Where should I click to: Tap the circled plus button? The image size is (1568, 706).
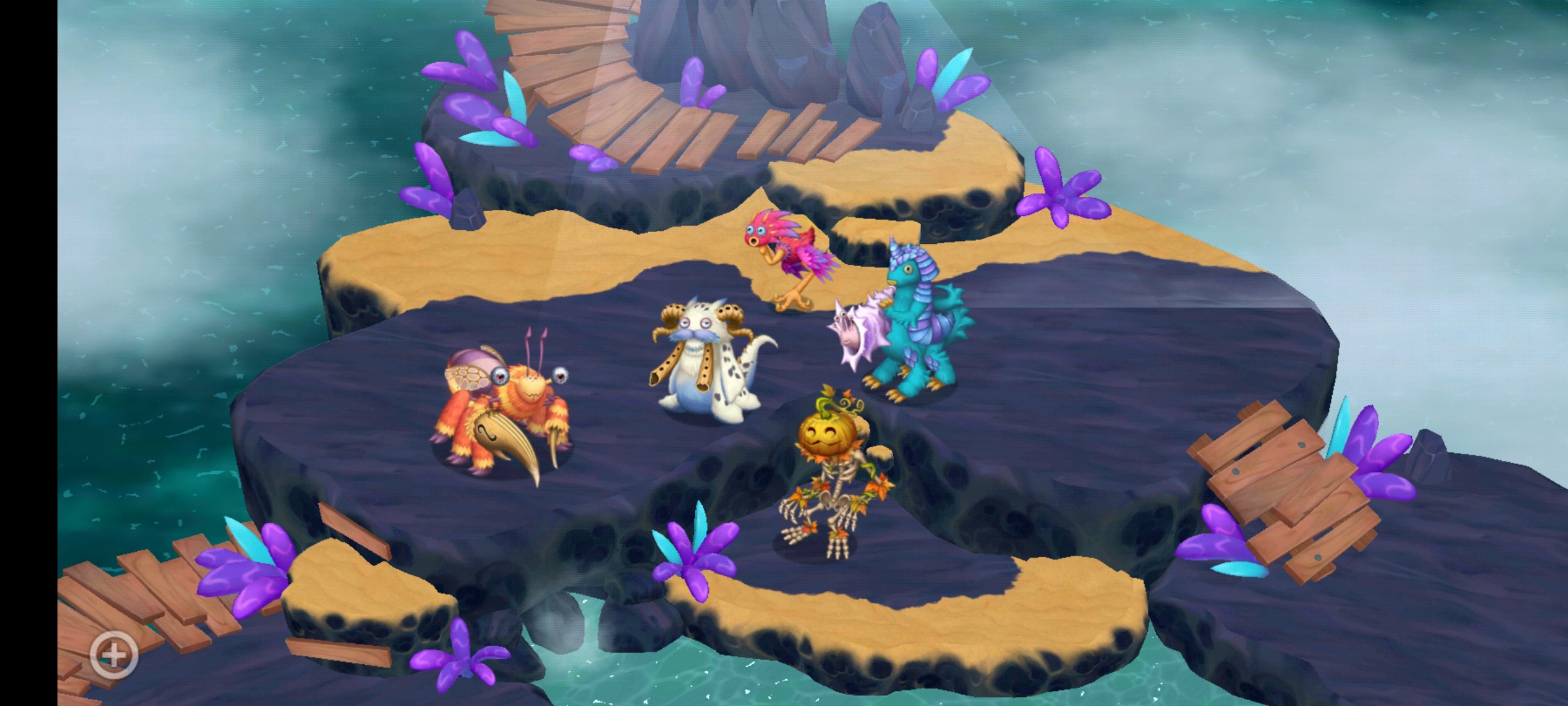pyautogui.click(x=114, y=654)
